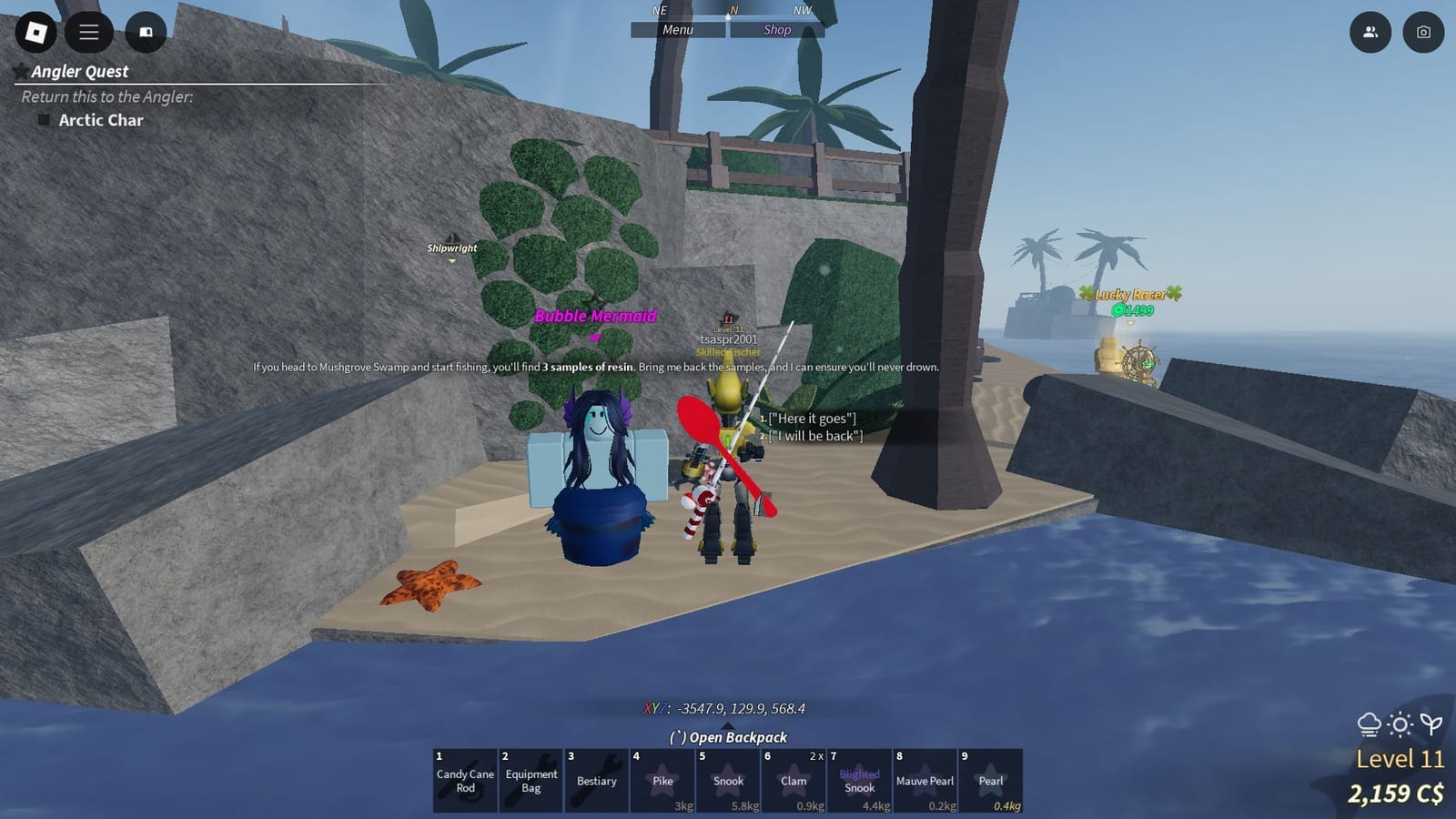The height and width of the screenshot is (819, 1456).
Task: Switch to the Shop tab at top
Action: click(x=776, y=29)
